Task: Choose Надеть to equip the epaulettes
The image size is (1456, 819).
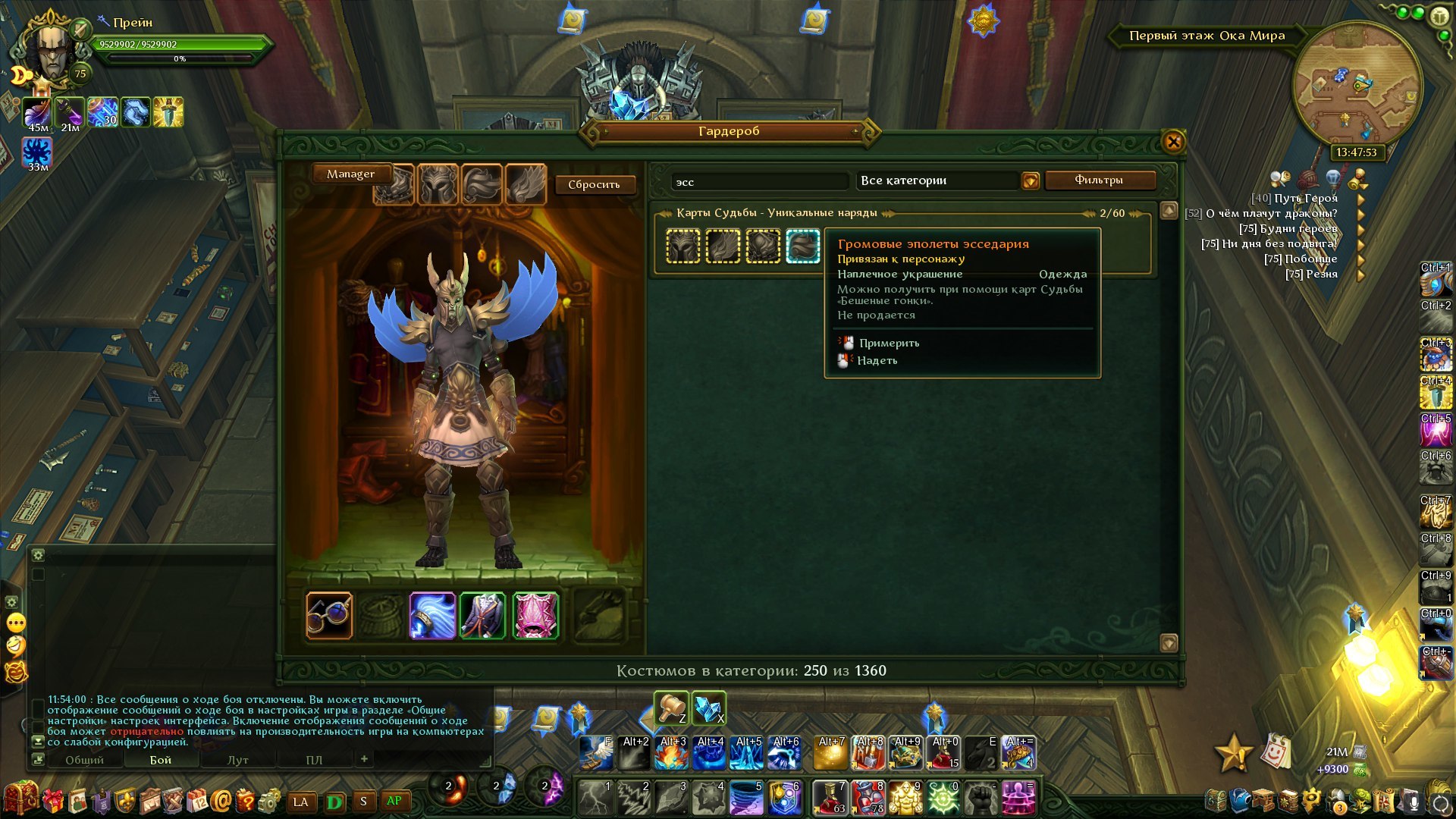Action: tap(877, 360)
